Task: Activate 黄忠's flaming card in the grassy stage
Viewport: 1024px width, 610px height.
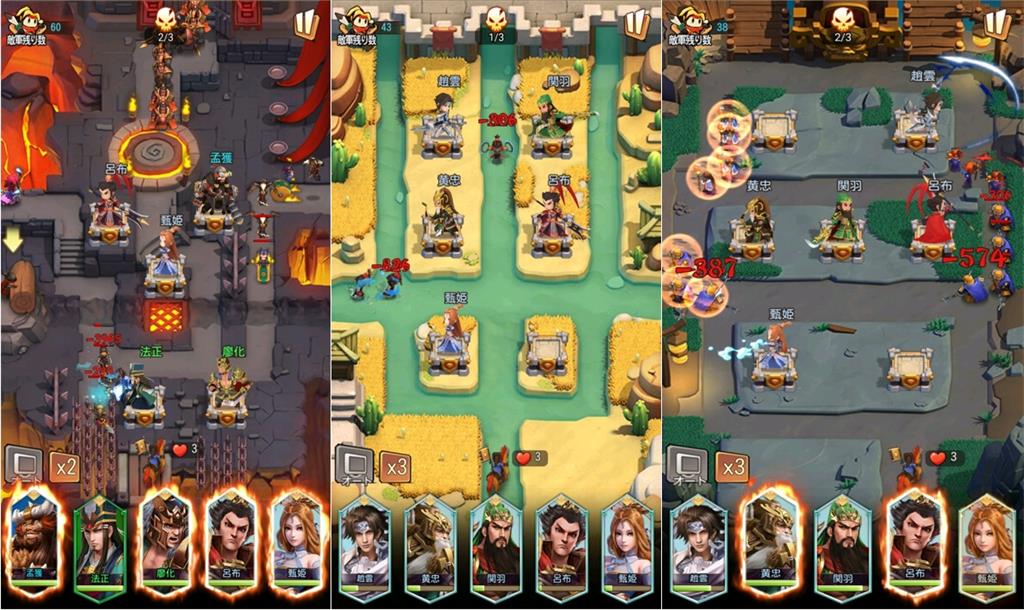Action: [x=771, y=545]
